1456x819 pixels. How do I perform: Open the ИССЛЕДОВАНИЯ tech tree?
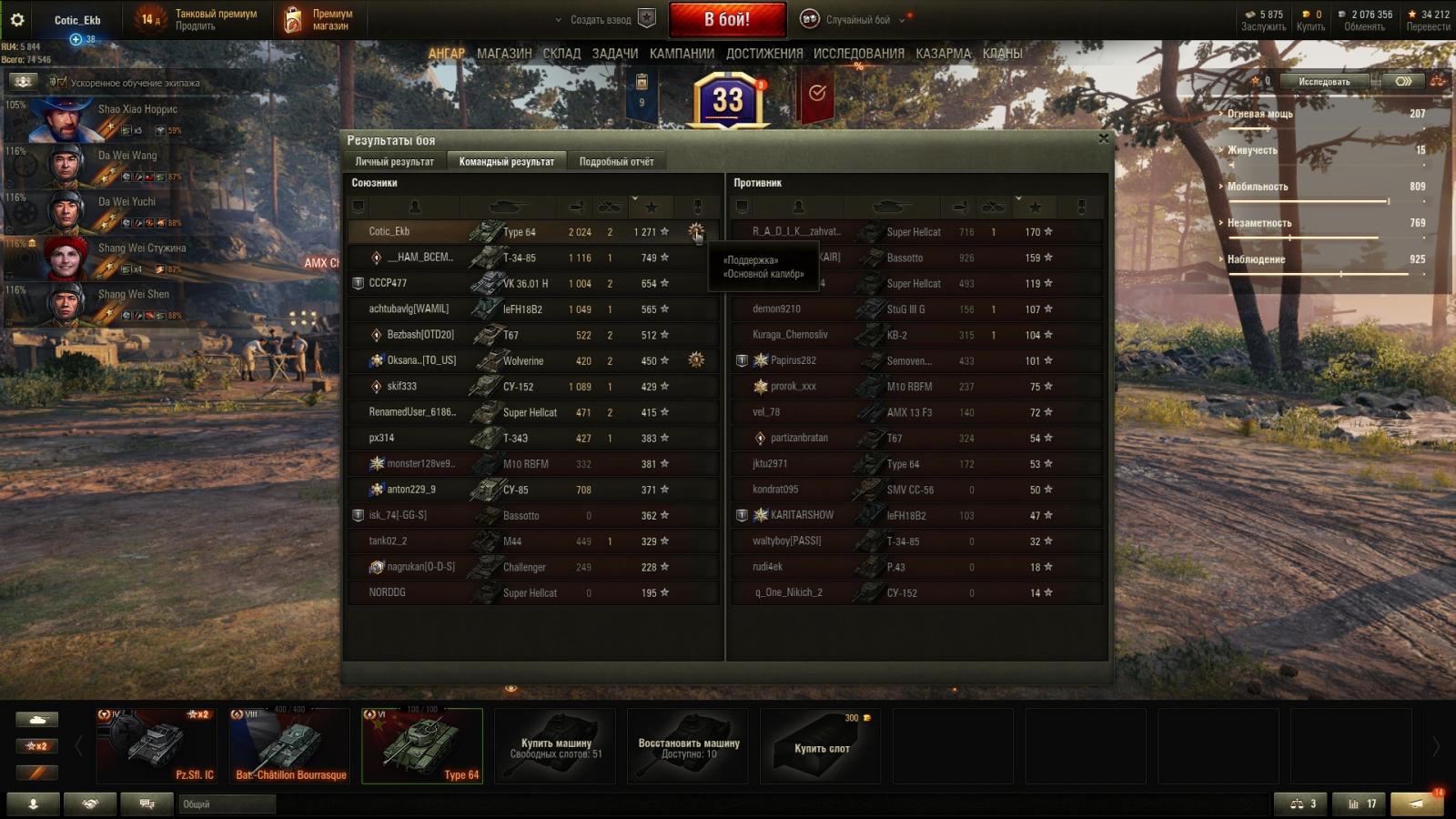pyautogui.click(x=859, y=54)
